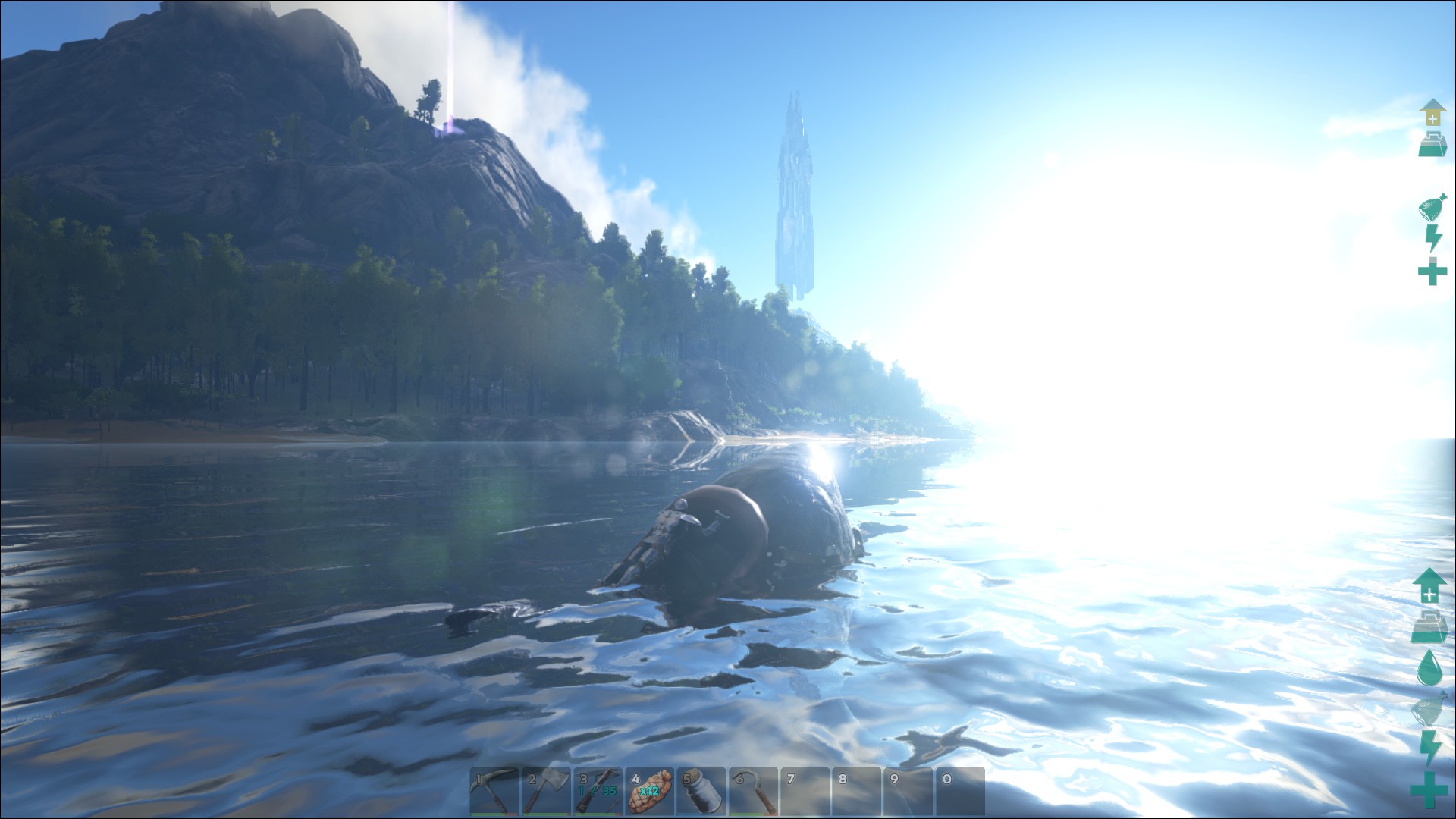Click the gold level-up arrow icon

(x=1432, y=112)
